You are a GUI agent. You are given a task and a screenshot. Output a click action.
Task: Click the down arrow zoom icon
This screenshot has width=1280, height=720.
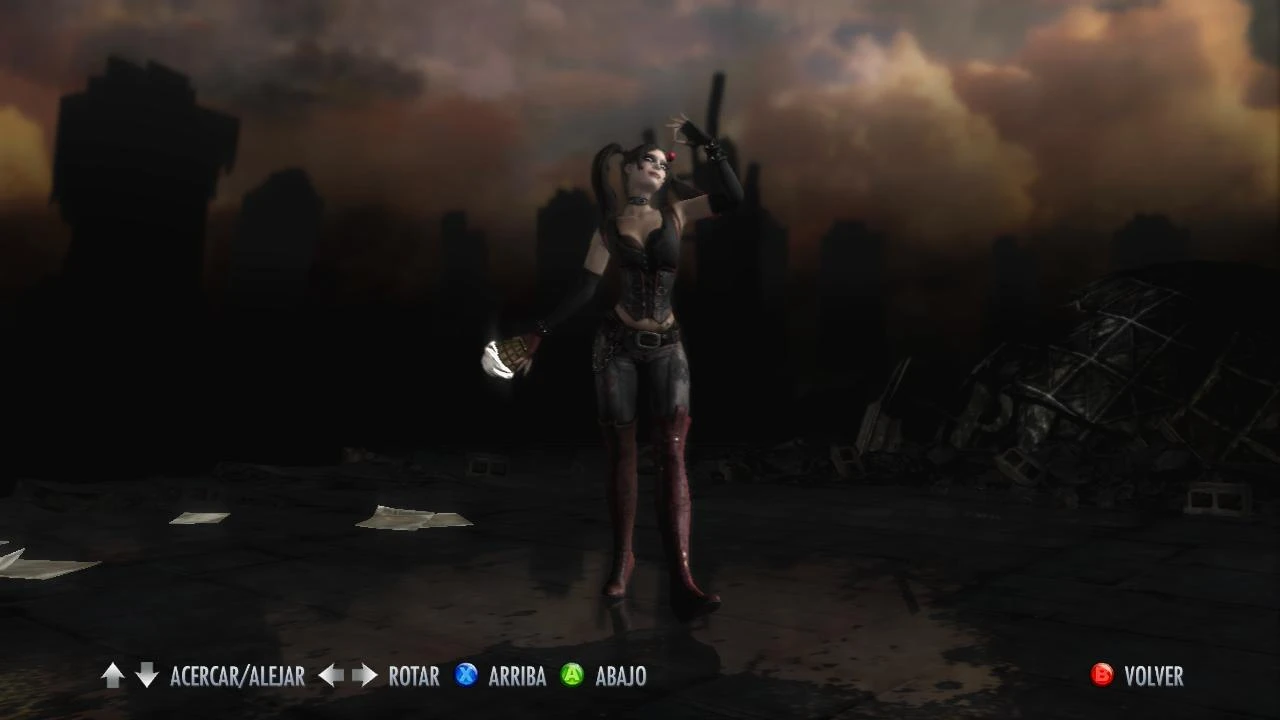[x=146, y=676]
